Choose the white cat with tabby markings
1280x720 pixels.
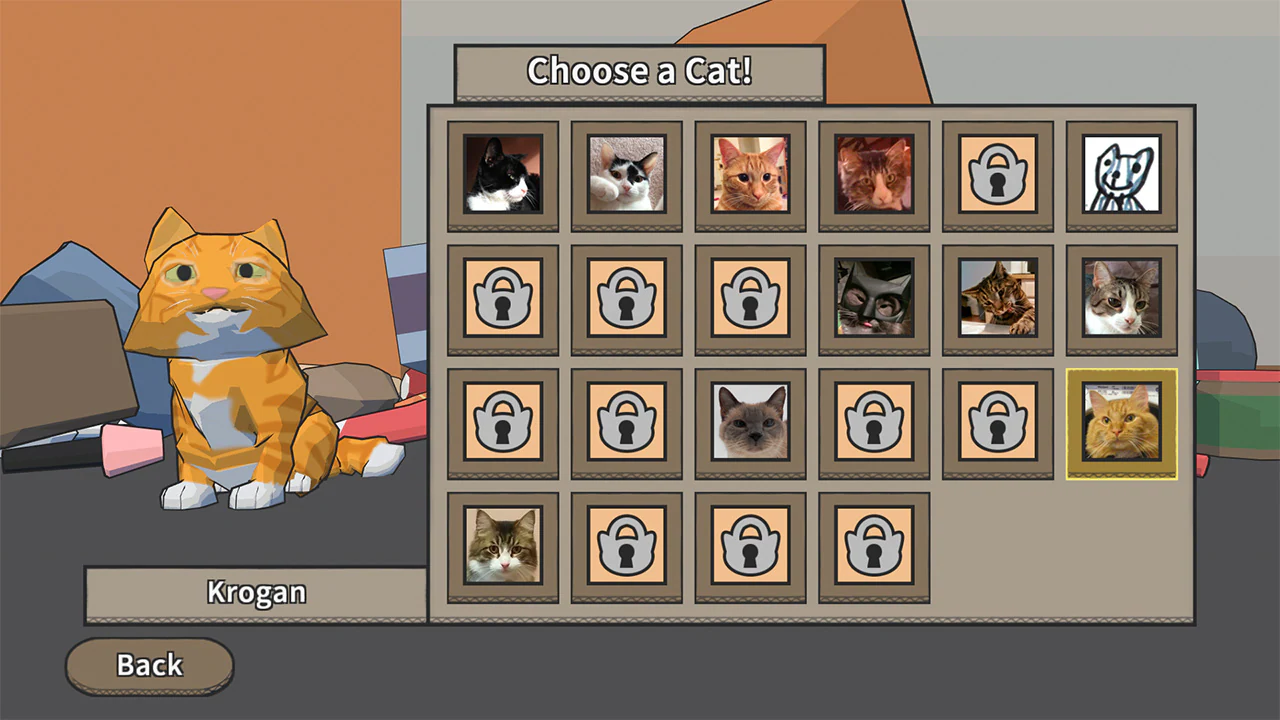[1122, 299]
